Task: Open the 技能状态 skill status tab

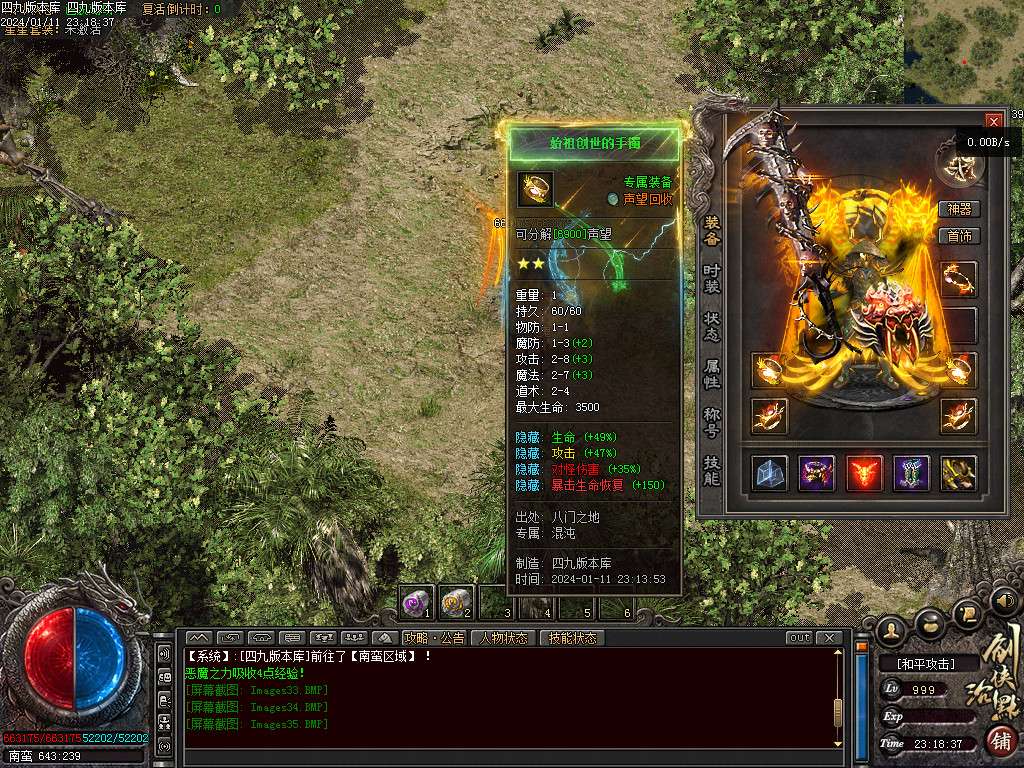Action: [572, 638]
